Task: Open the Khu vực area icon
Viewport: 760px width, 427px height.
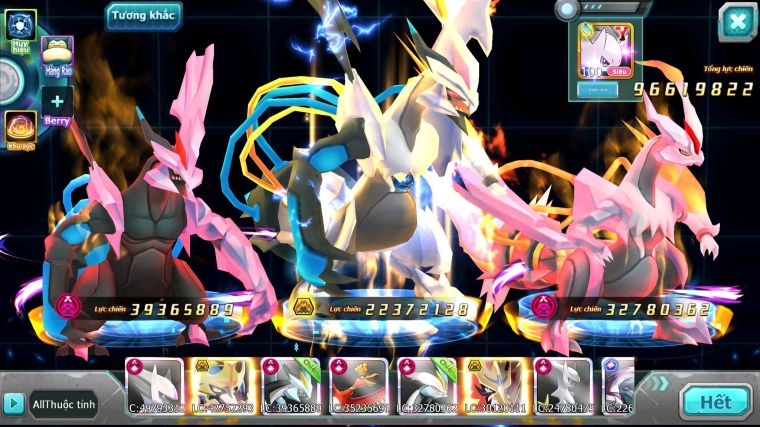Action: pos(20,127)
